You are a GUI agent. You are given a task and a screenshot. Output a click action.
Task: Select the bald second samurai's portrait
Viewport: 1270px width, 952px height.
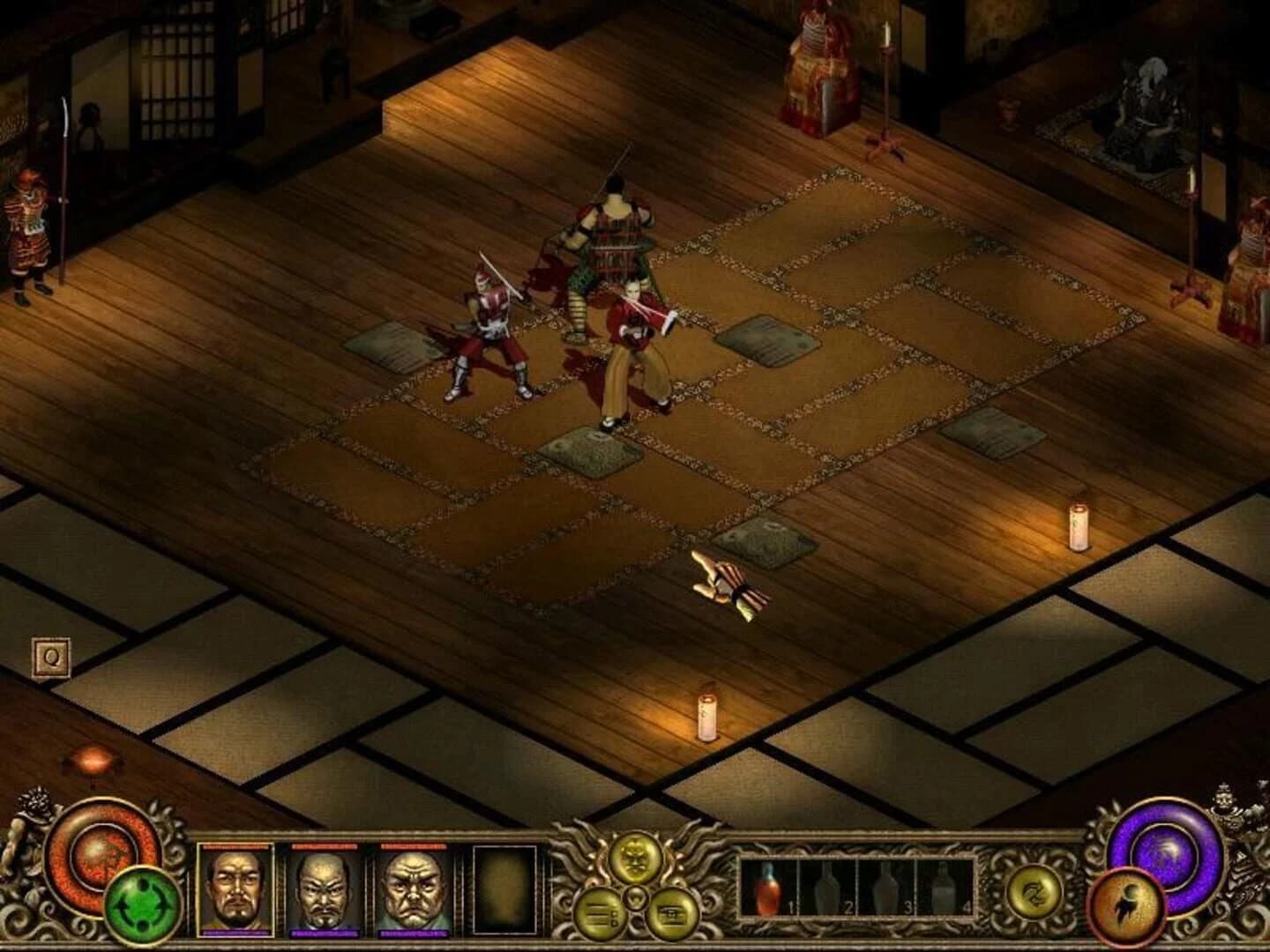[326, 892]
